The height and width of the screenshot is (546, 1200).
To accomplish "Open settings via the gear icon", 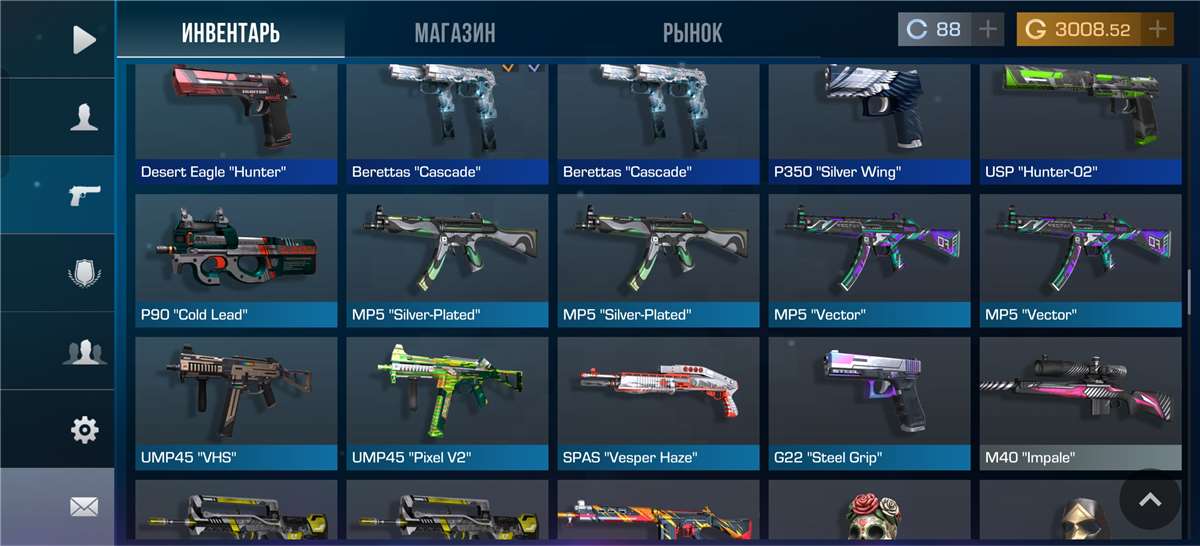I will click(84, 430).
